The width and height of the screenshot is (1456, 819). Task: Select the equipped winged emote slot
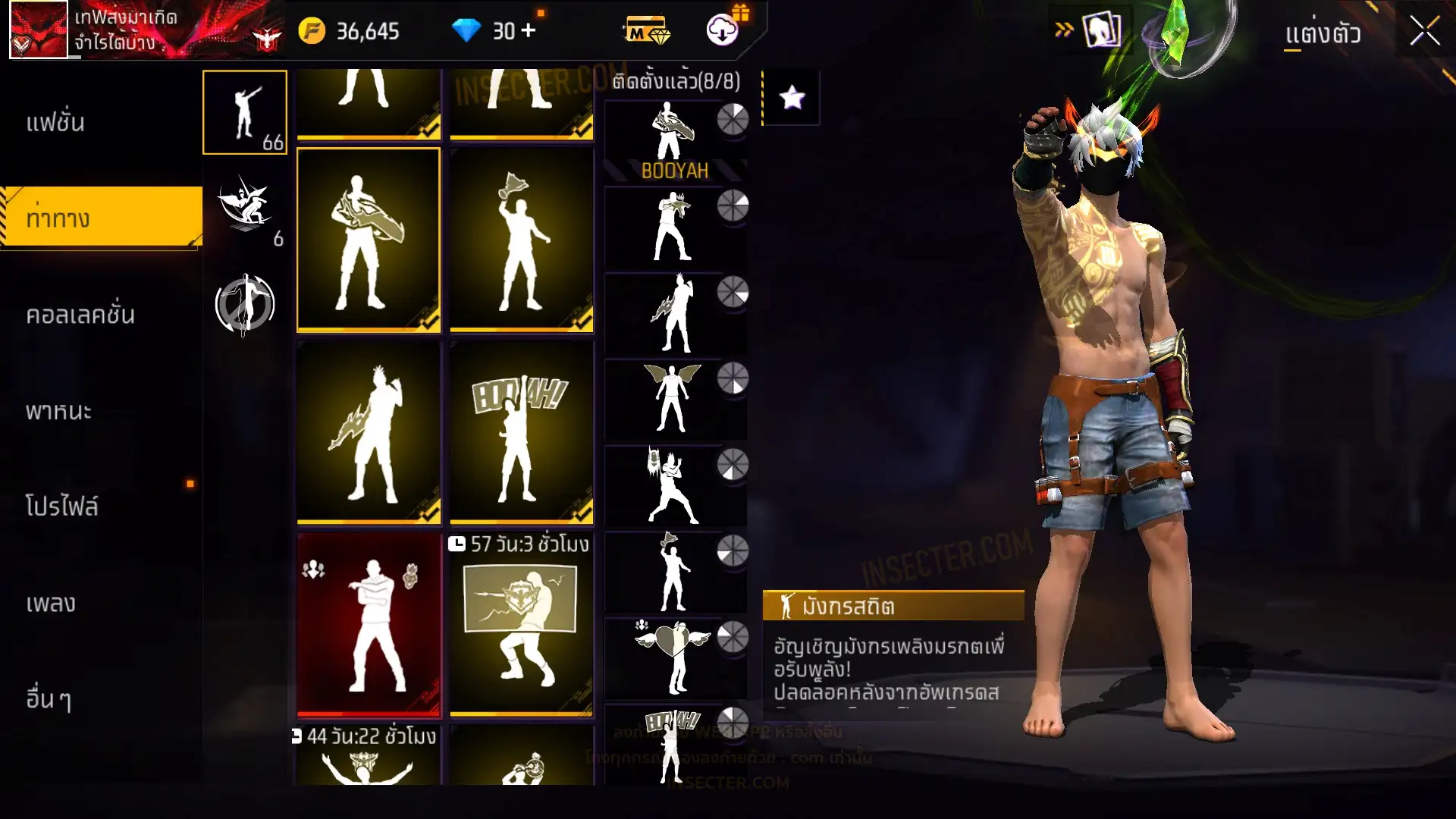coord(673,399)
